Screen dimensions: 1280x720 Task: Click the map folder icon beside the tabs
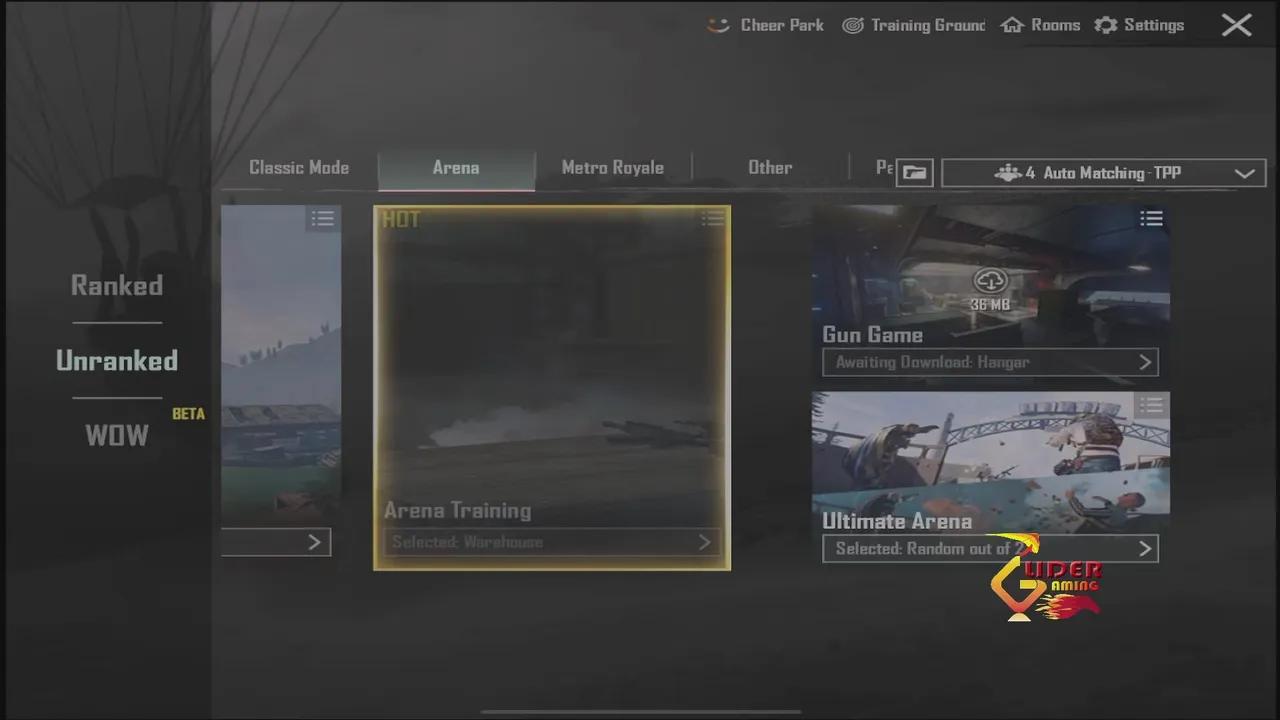[914, 172]
